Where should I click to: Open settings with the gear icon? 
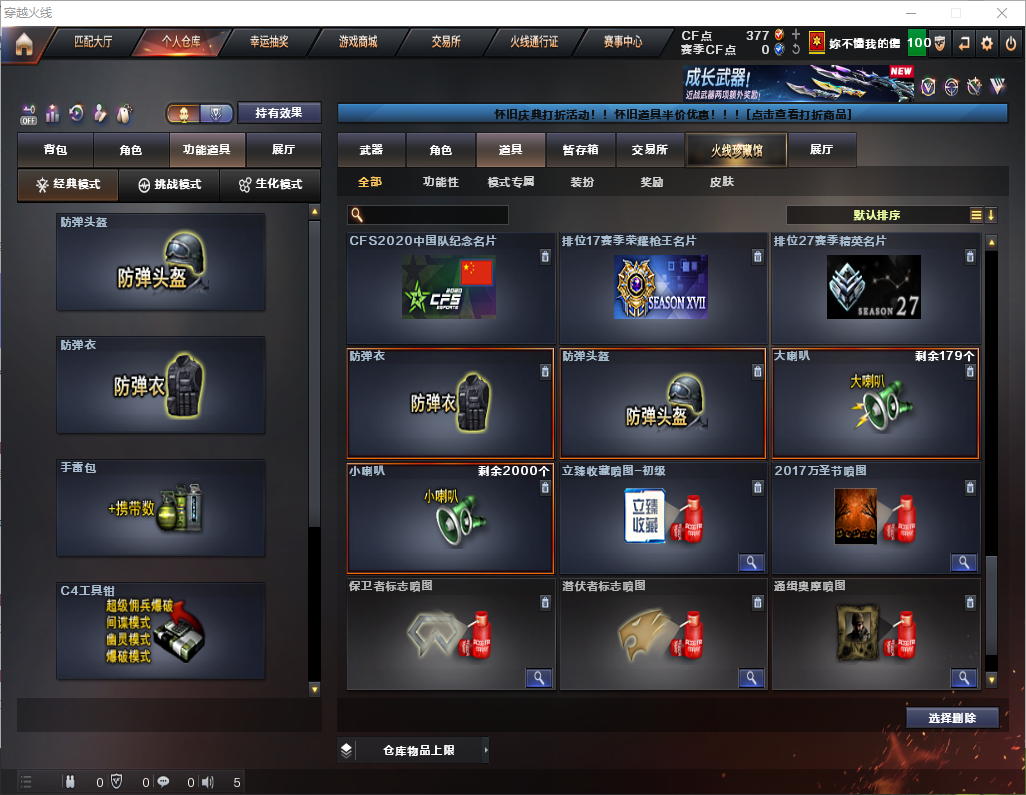coord(987,43)
